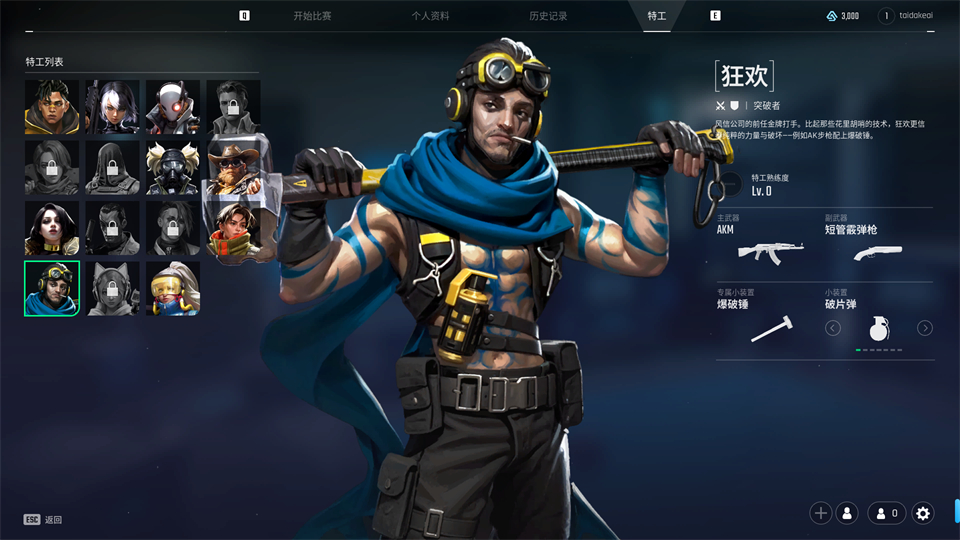Click the plus invite button
The image size is (960, 540).
coord(821,513)
